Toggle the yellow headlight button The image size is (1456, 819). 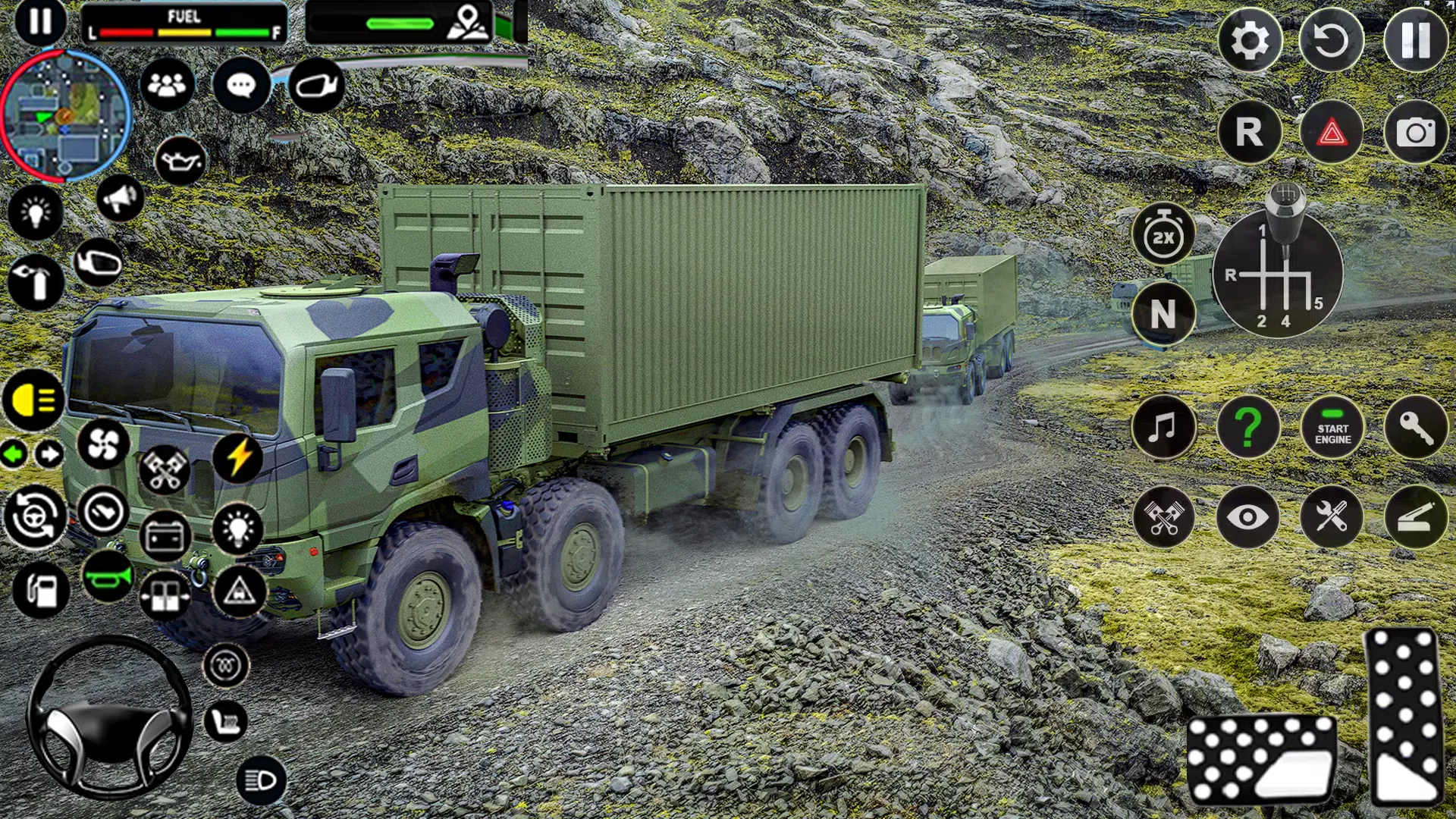click(33, 400)
